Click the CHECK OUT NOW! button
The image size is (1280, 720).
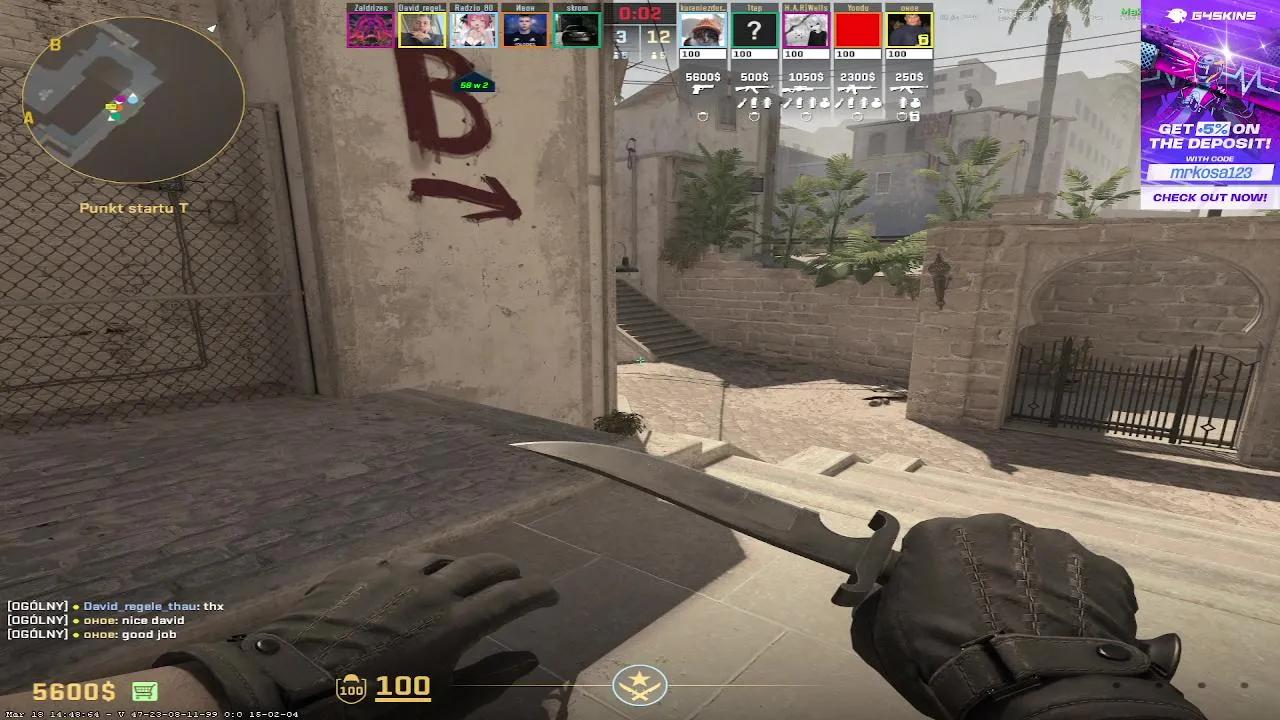[x=1210, y=197]
